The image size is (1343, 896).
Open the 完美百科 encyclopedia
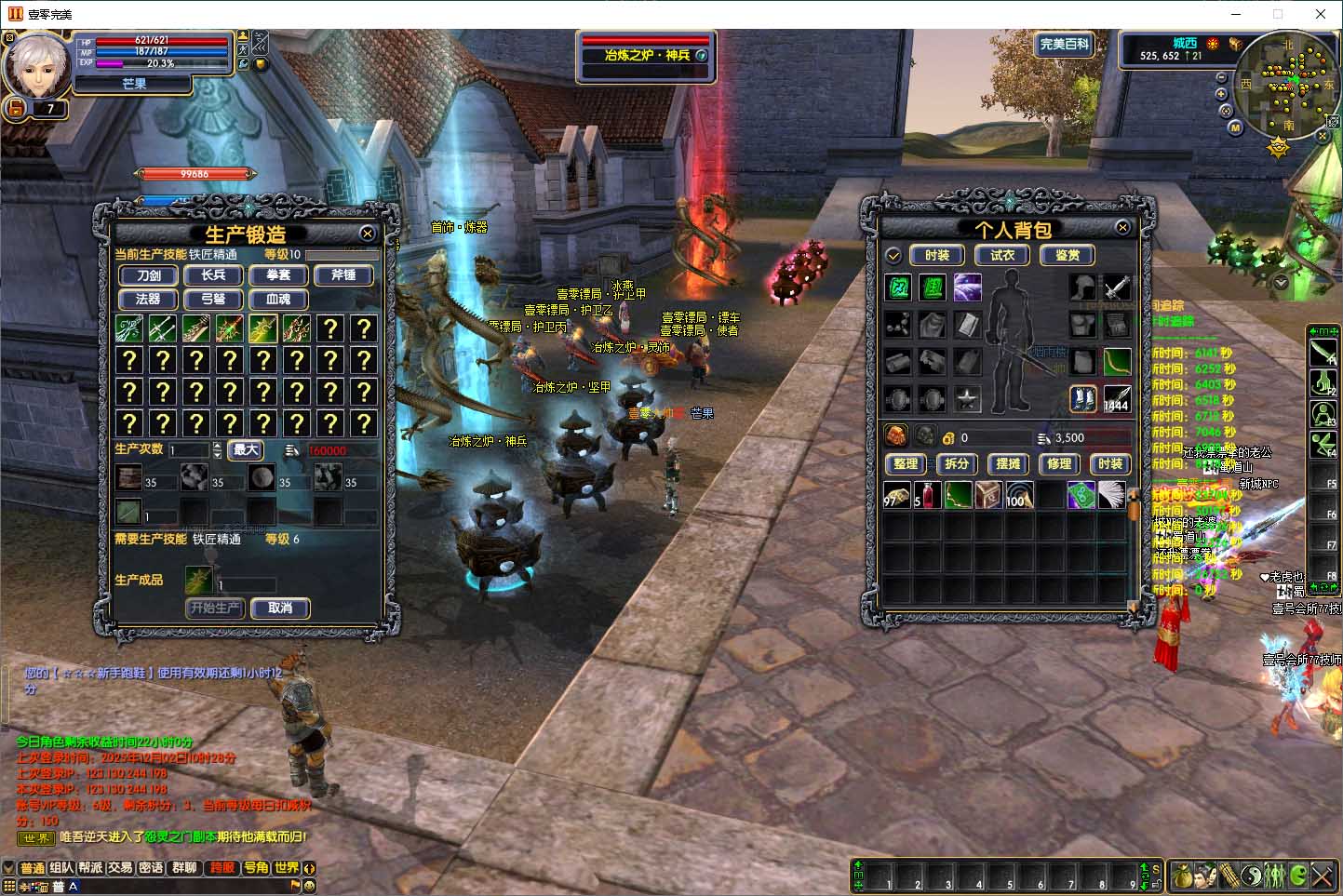tap(1064, 45)
